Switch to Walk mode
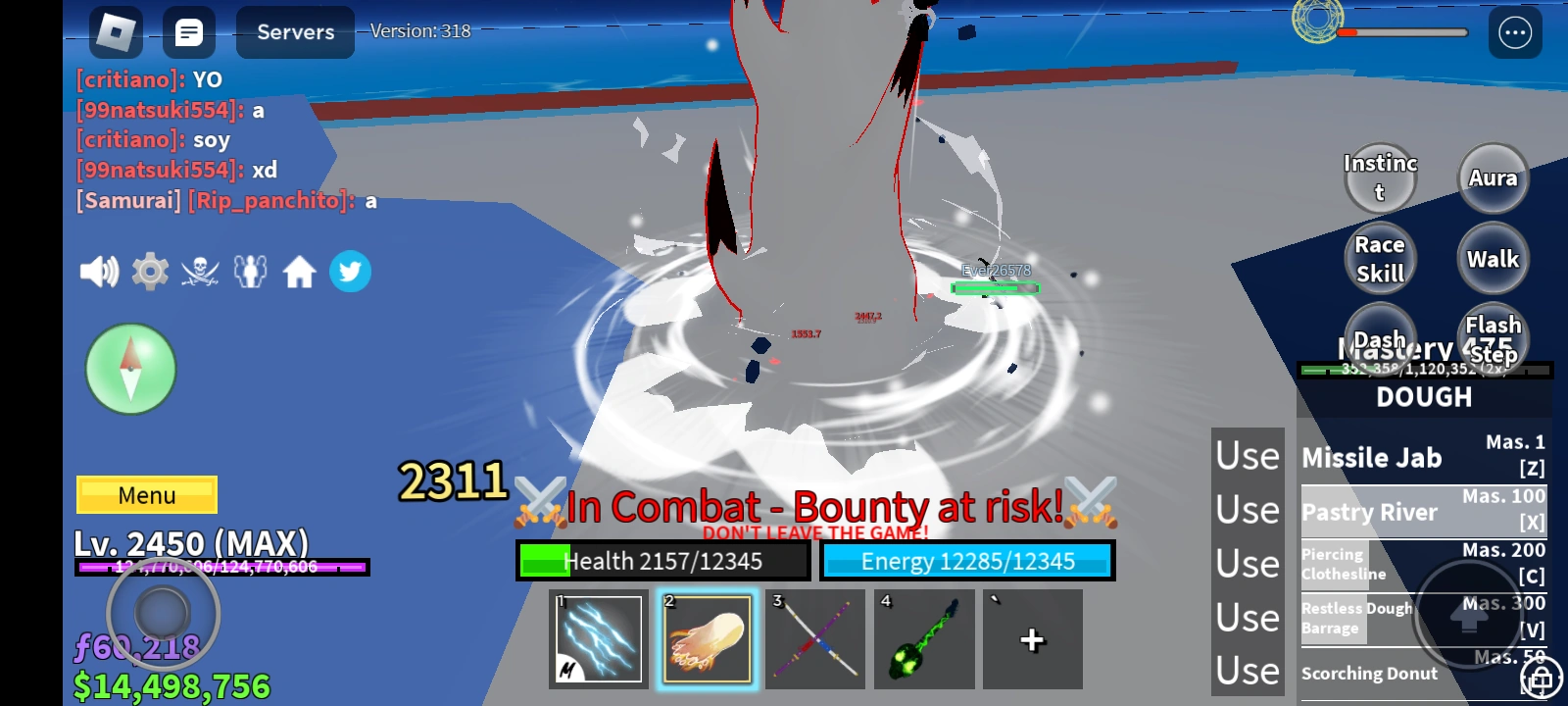This screenshot has width=1568, height=706. coord(1493,258)
